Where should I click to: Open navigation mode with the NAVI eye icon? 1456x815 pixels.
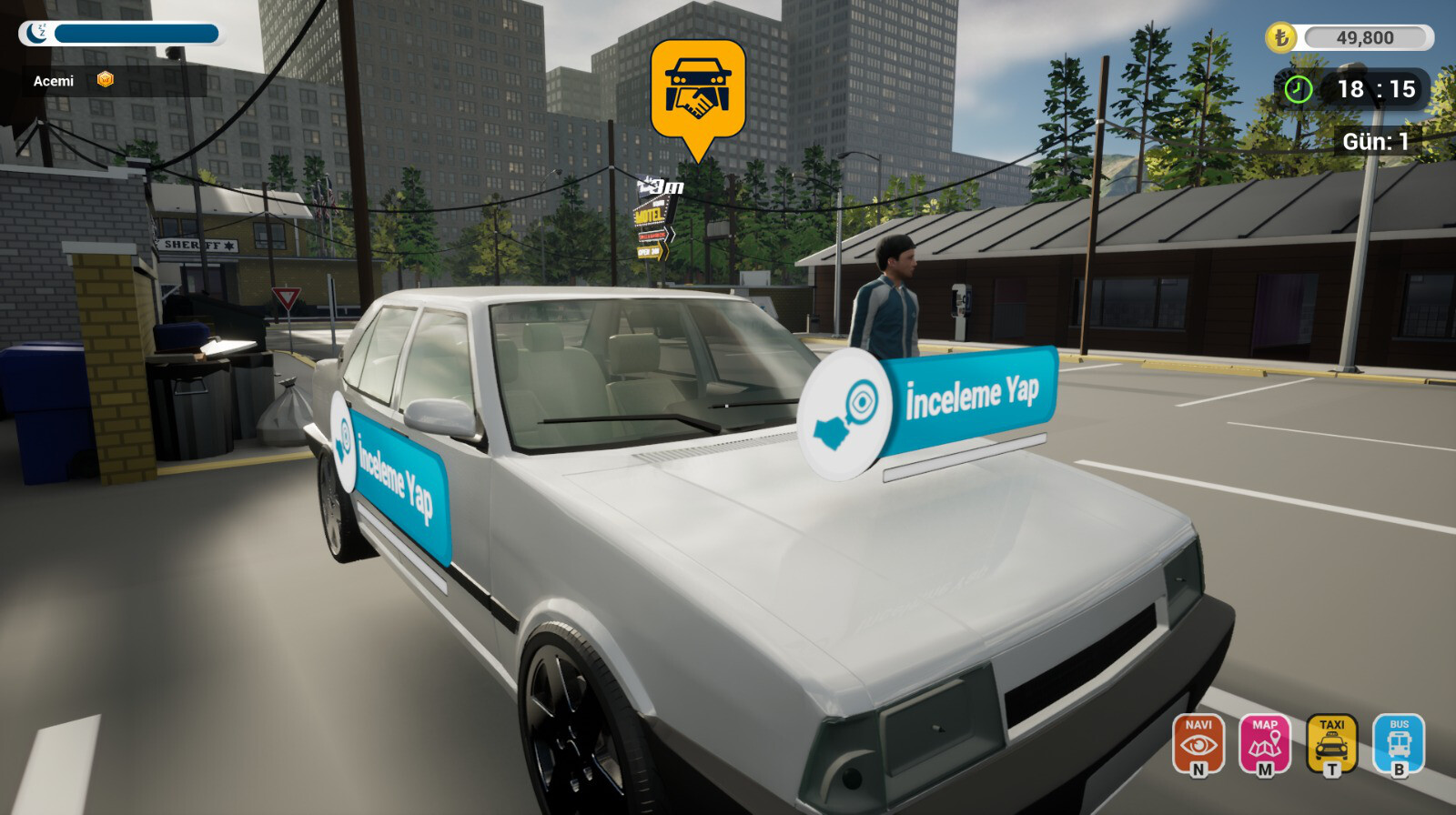[x=1199, y=744]
